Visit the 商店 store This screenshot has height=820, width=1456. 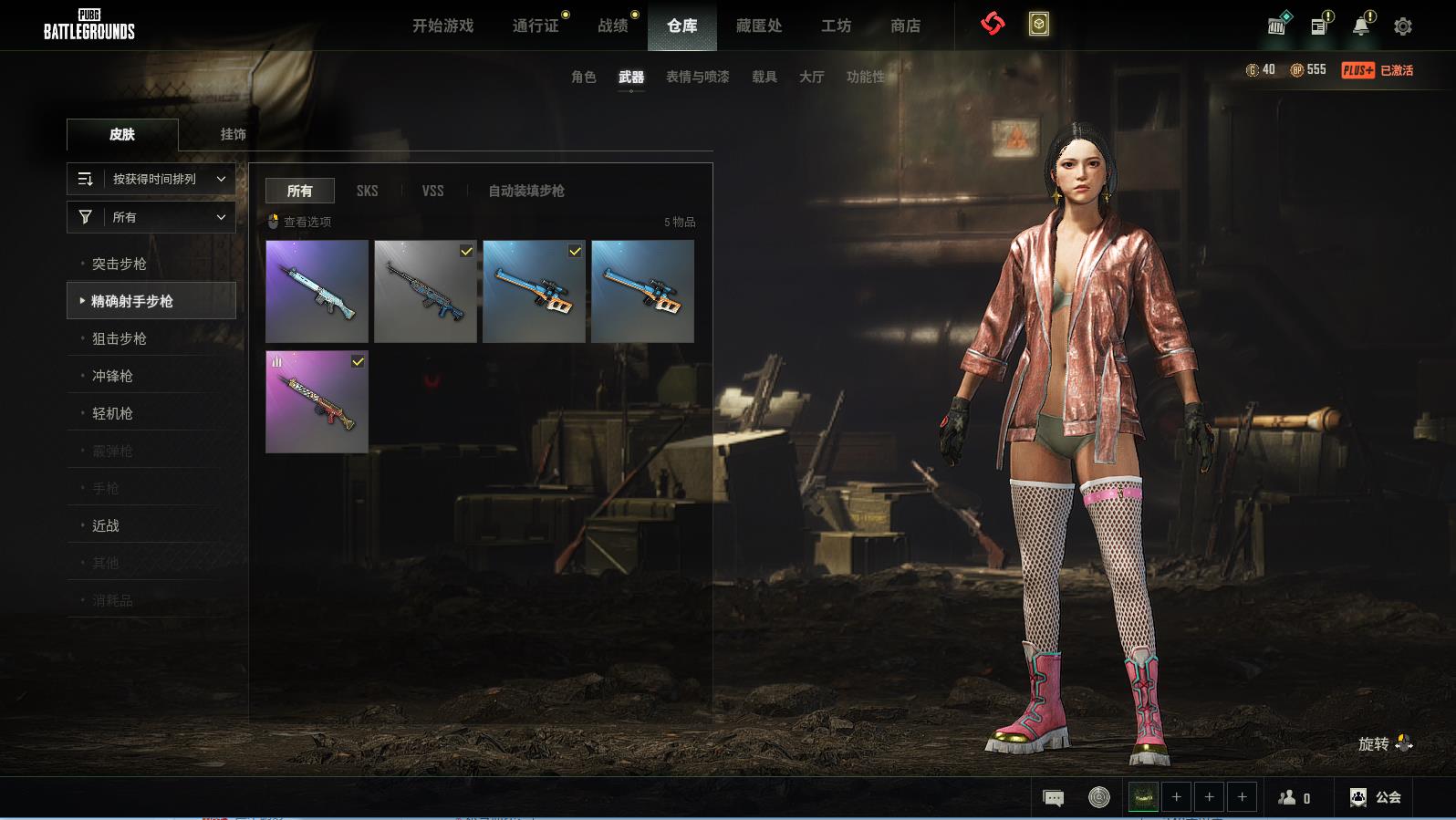coord(905,26)
